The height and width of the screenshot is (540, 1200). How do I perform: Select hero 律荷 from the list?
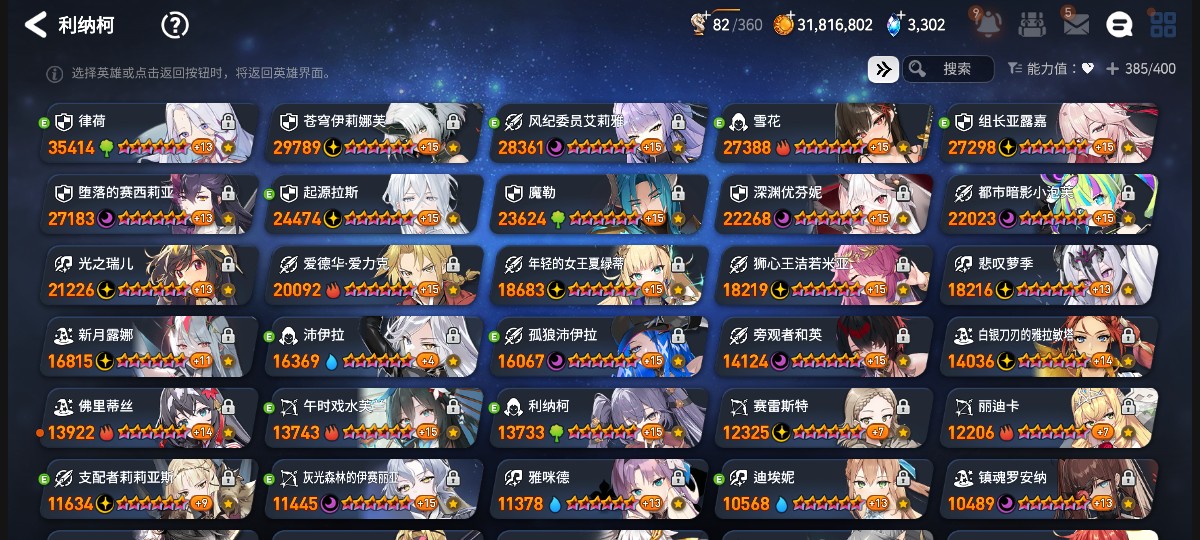pos(150,133)
